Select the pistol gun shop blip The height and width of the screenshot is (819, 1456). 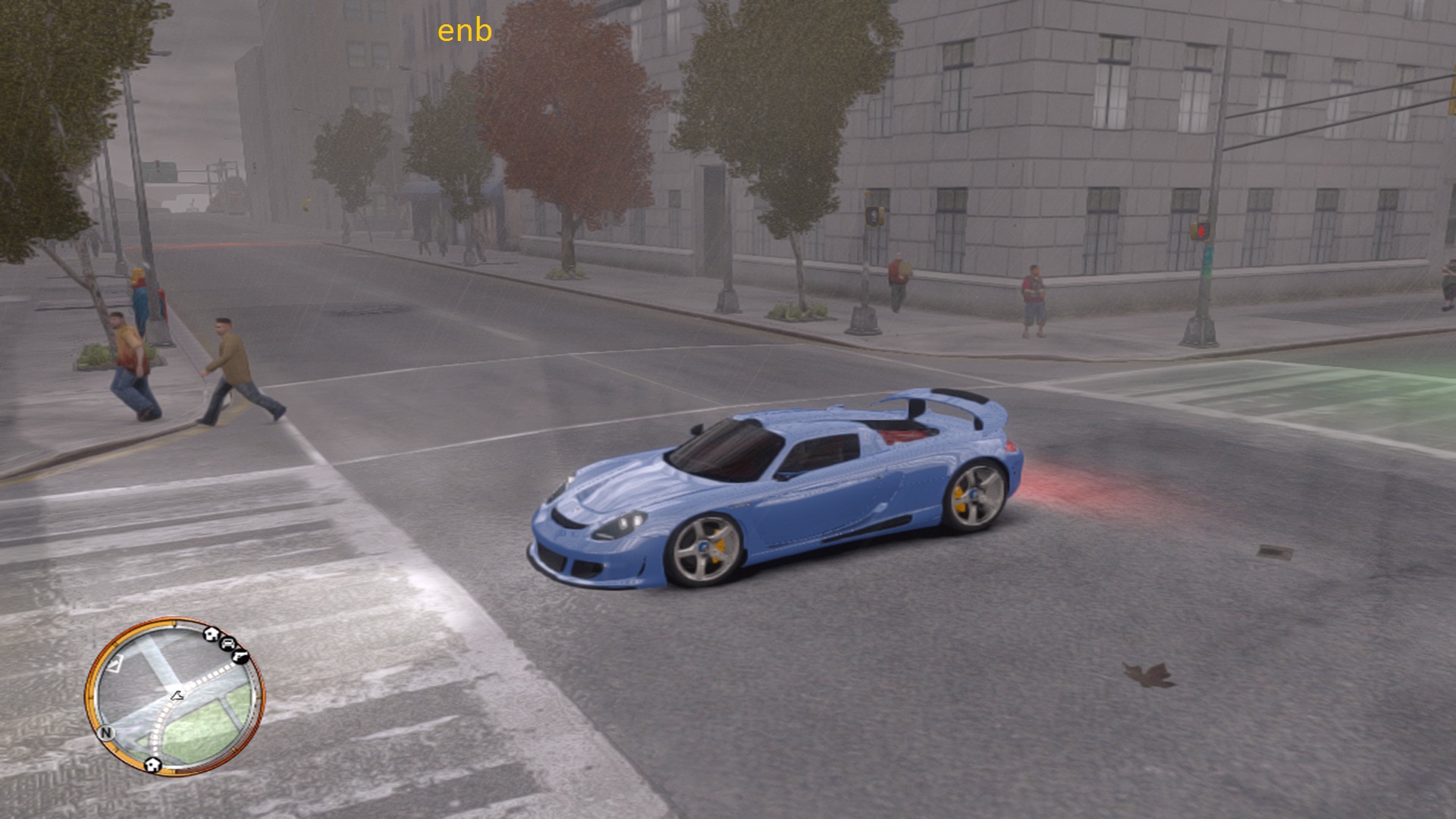[x=241, y=655]
